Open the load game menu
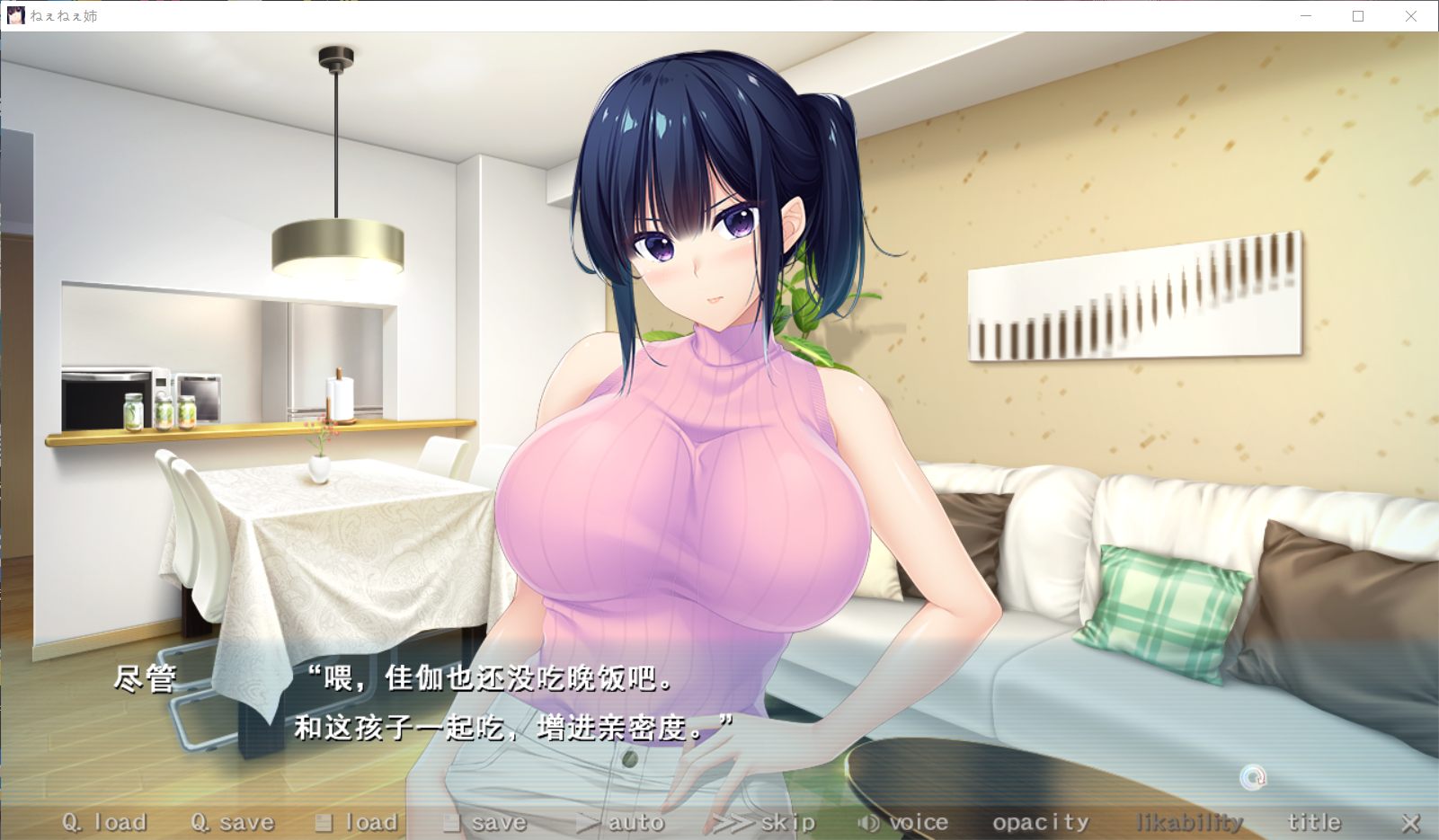 (356, 822)
